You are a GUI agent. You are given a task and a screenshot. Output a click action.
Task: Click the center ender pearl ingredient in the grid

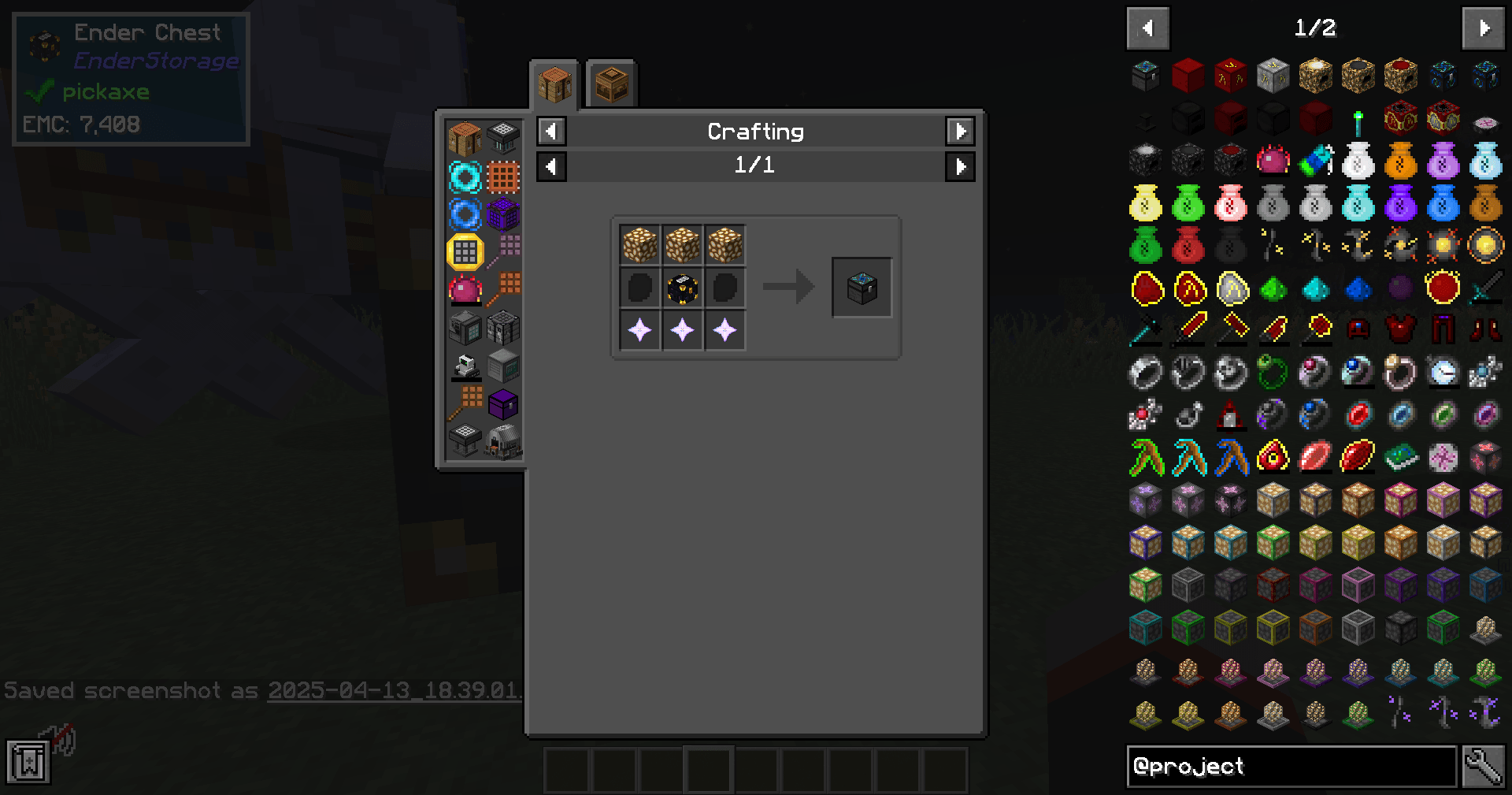pyautogui.click(x=682, y=287)
